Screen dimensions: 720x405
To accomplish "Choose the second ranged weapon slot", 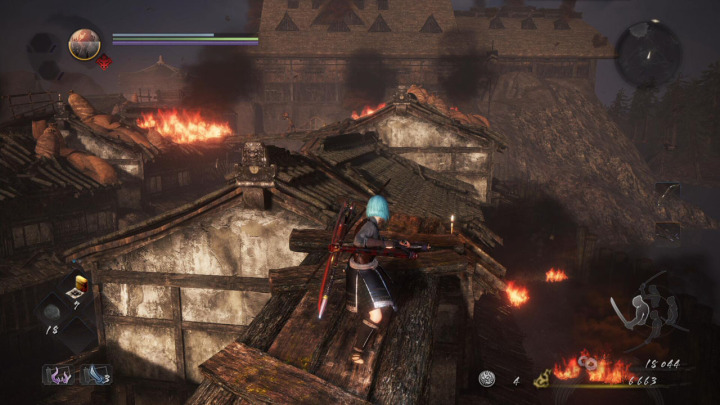I will 667,232.
